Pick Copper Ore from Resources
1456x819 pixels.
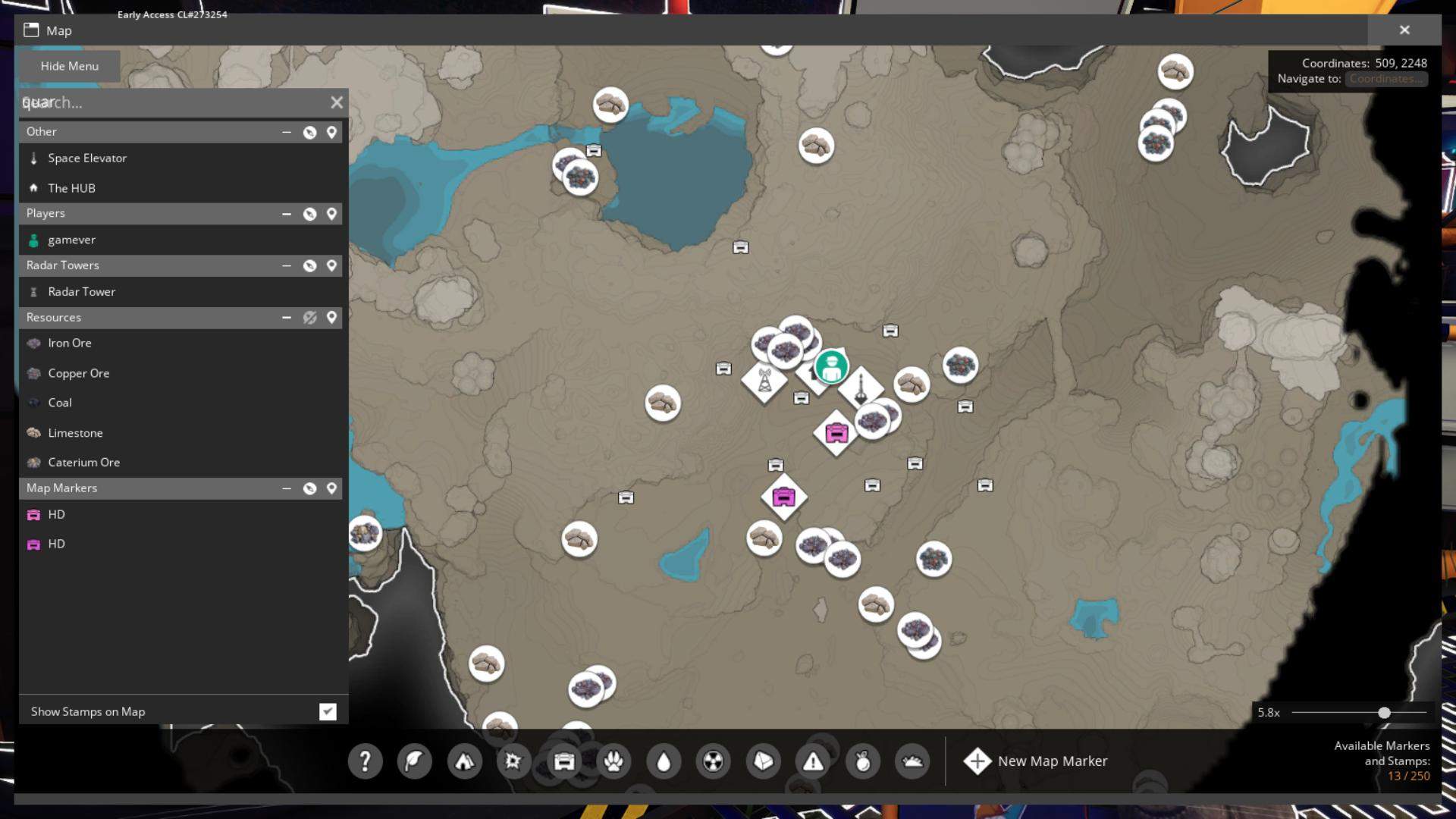(x=78, y=373)
